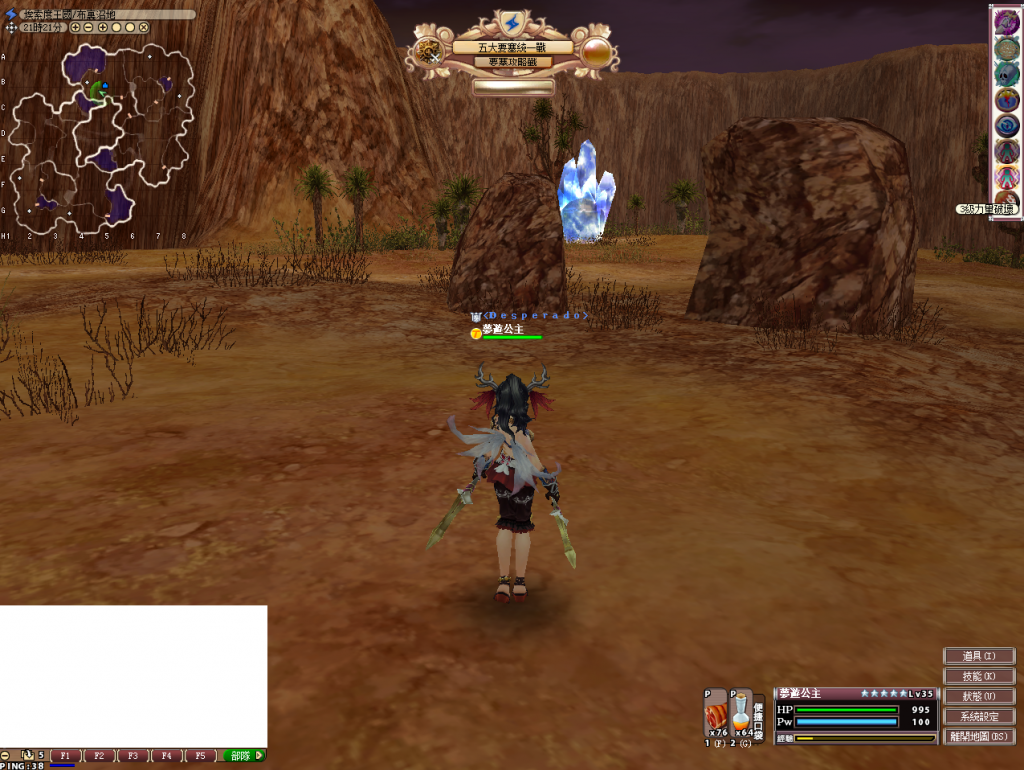Click the minimap's minus zoom-out button

click(89, 28)
